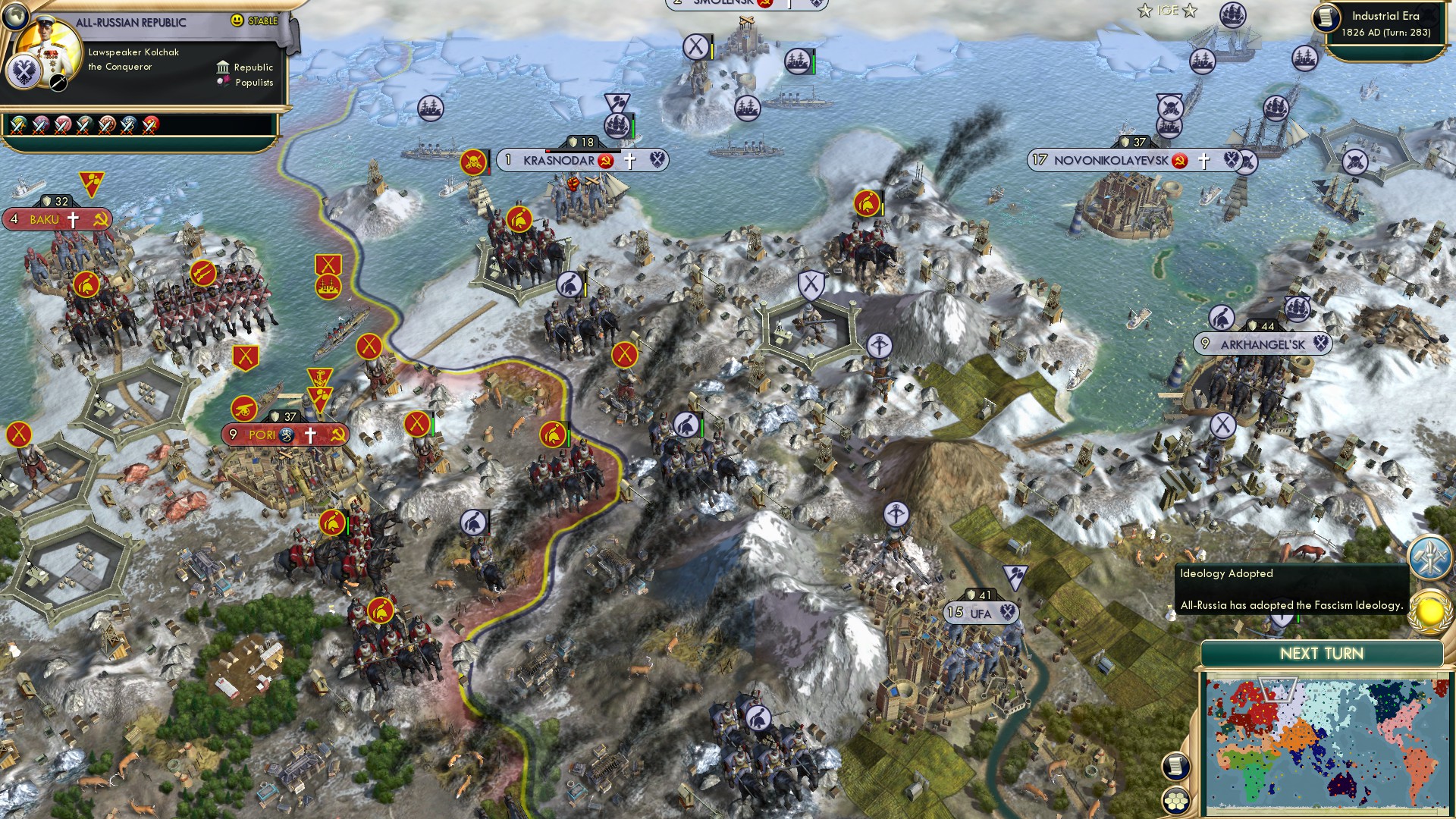The width and height of the screenshot is (1456, 819).
Task: Toggle the right IGE star button
Action: tap(1188, 11)
